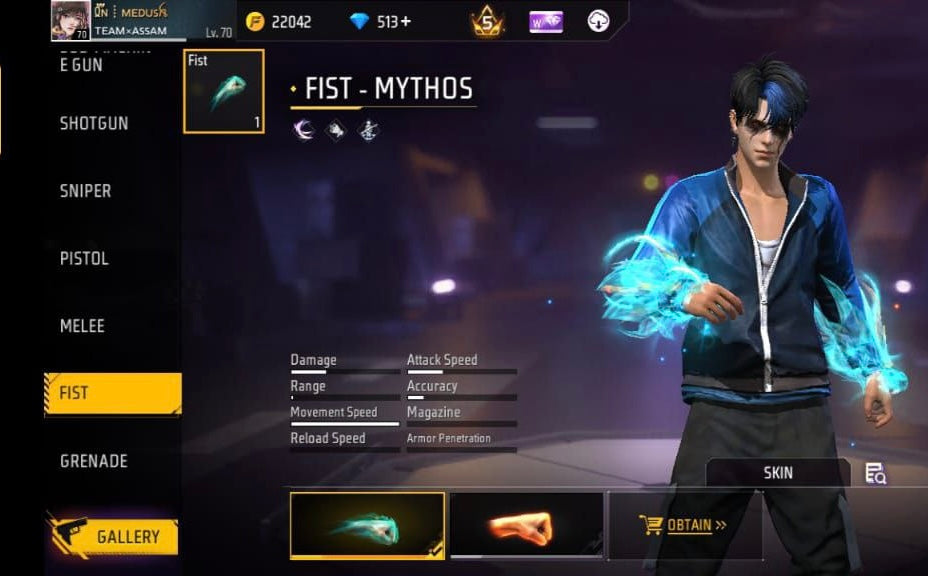The image size is (928, 576).
Task: Open the Pistol category
Action: (x=84, y=258)
